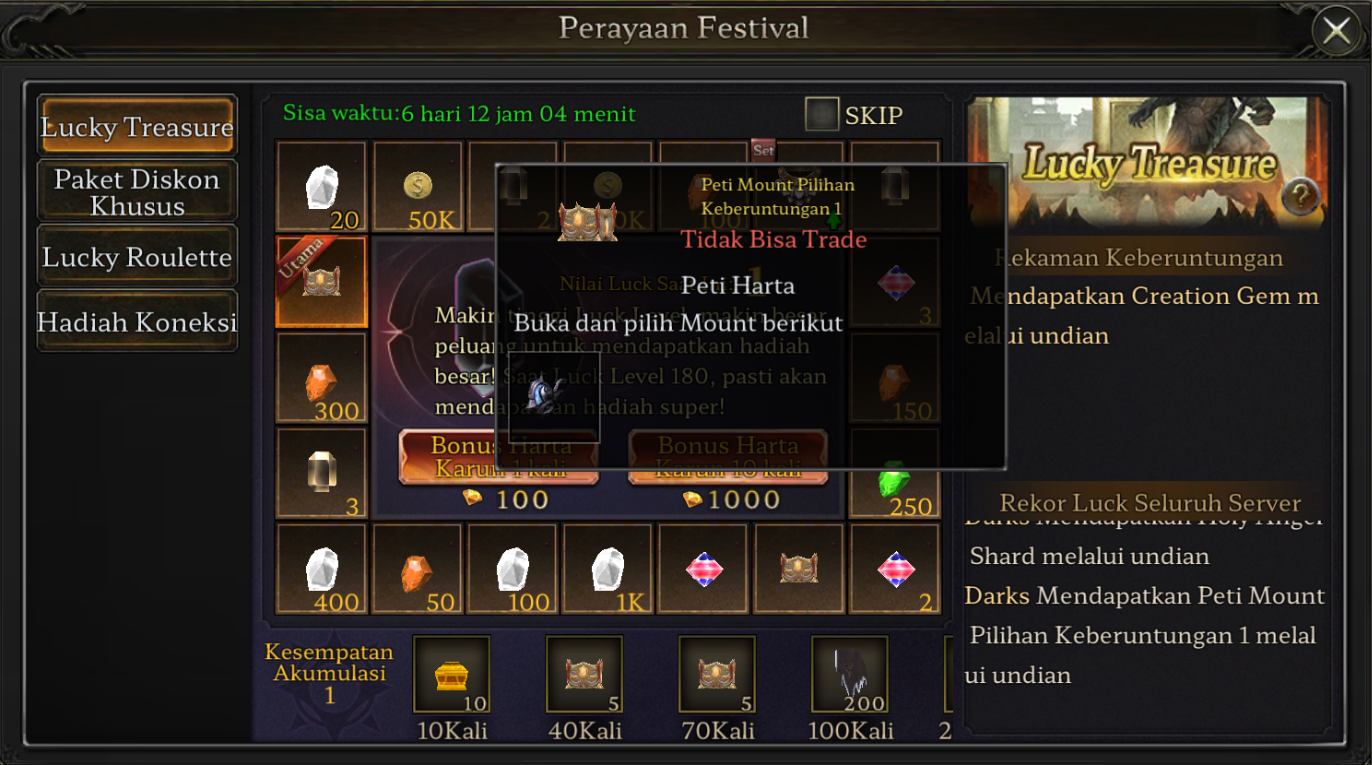Toggle the SKIP checkbox
The width and height of the screenshot is (1372, 765).
click(x=822, y=115)
